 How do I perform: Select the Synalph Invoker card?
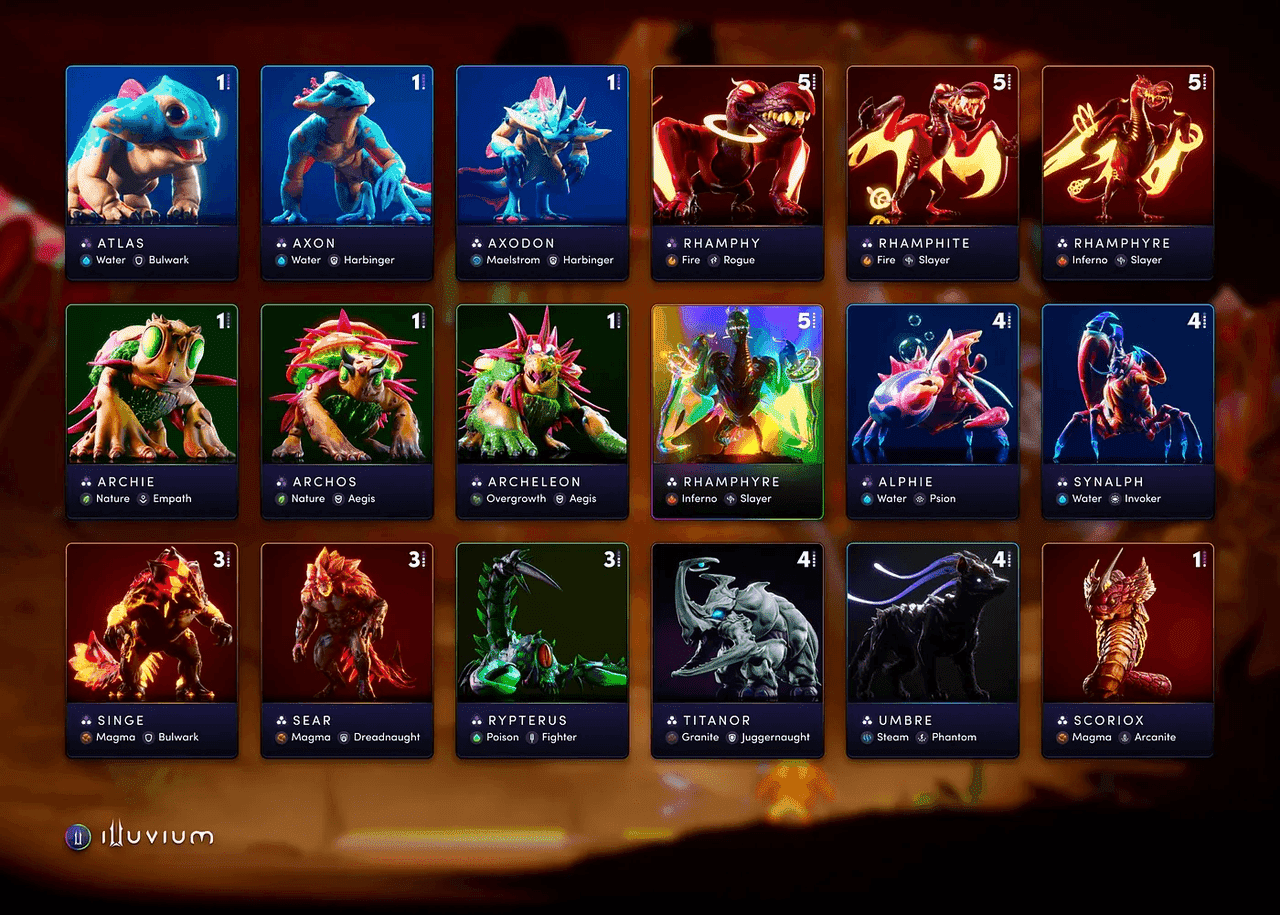pyautogui.click(x=1127, y=411)
